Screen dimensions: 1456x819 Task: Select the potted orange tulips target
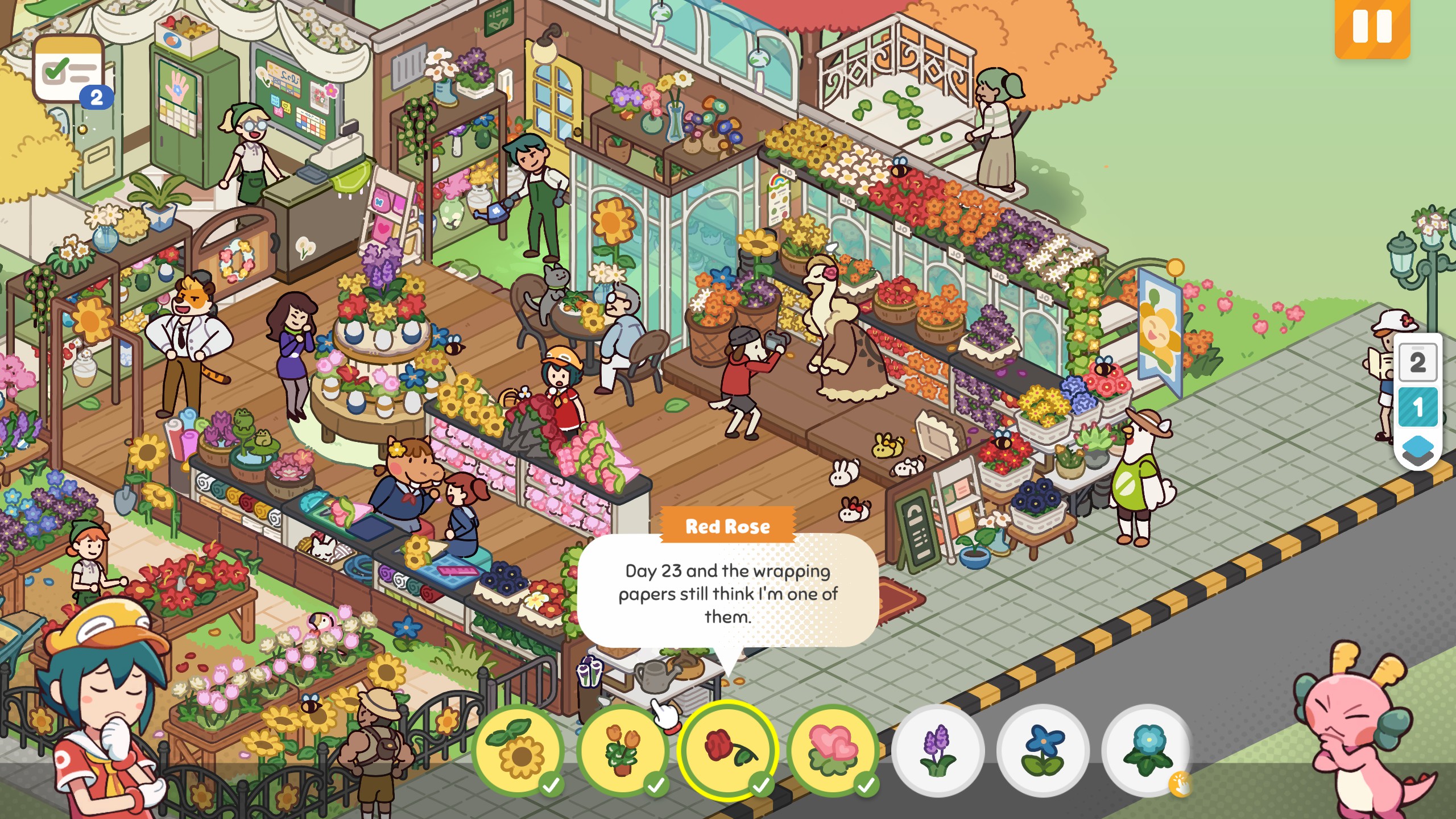tap(623, 750)
